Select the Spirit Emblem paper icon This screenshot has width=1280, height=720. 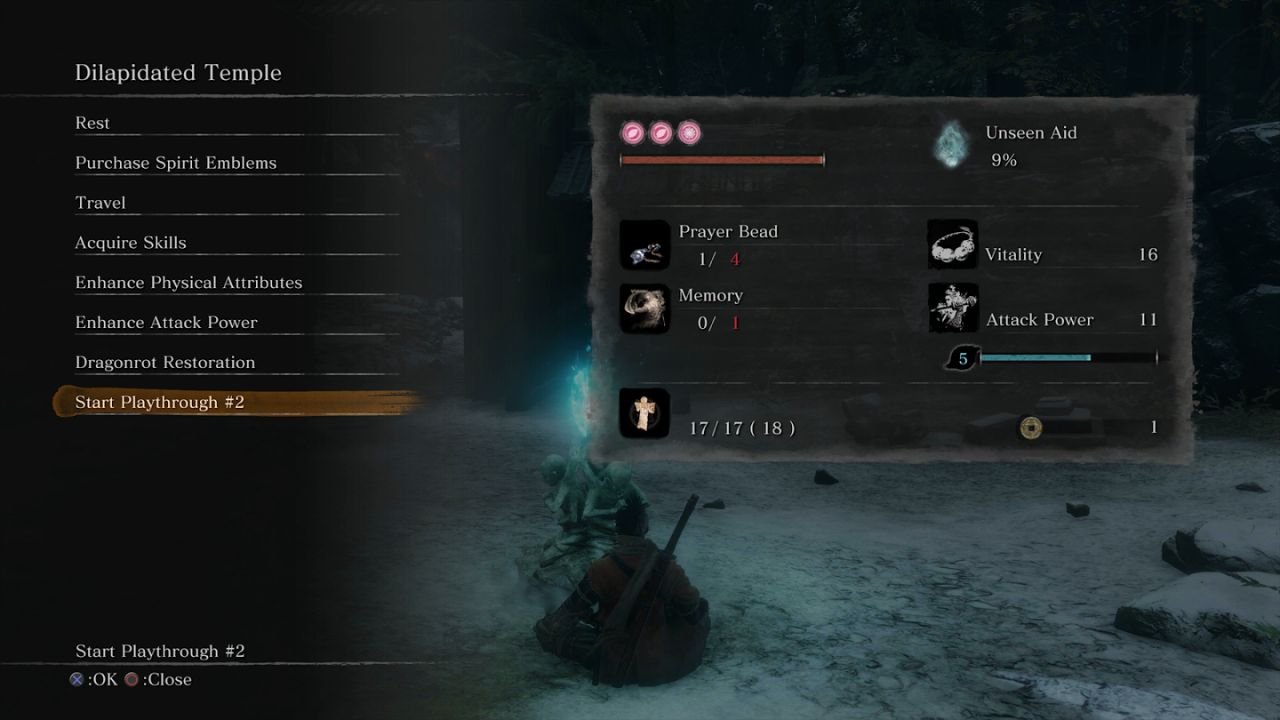point(644,413)
